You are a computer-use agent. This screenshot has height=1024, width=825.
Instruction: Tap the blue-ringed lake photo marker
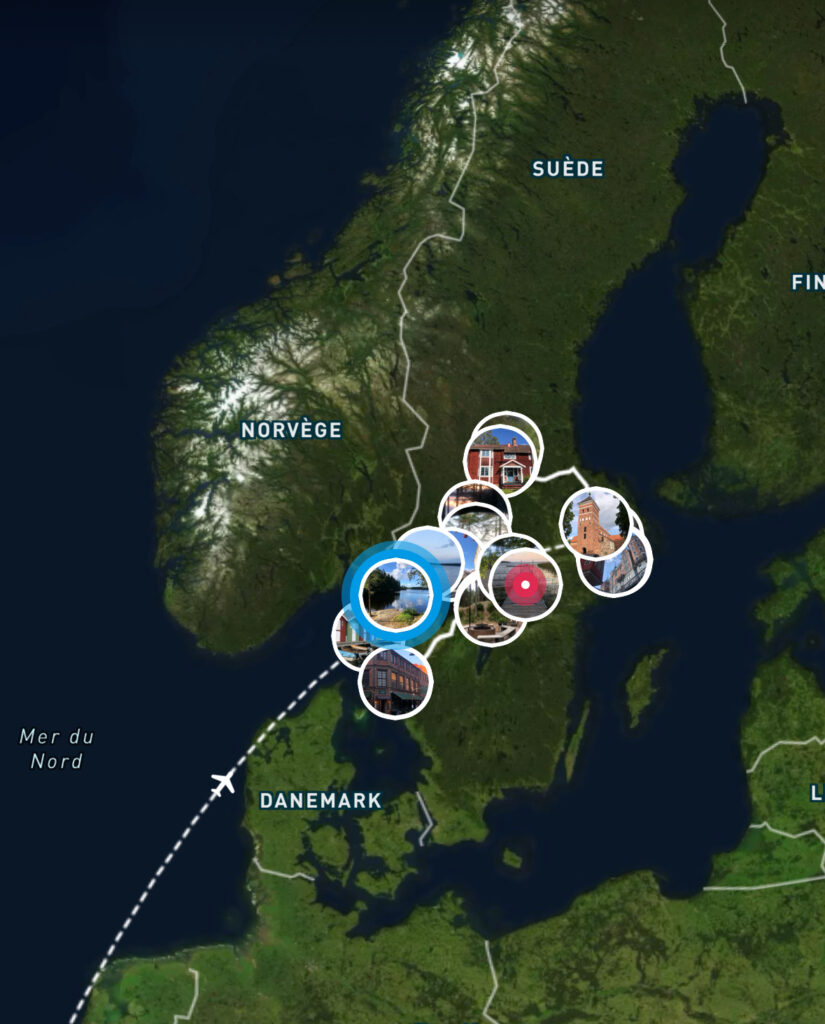point(396,592)
